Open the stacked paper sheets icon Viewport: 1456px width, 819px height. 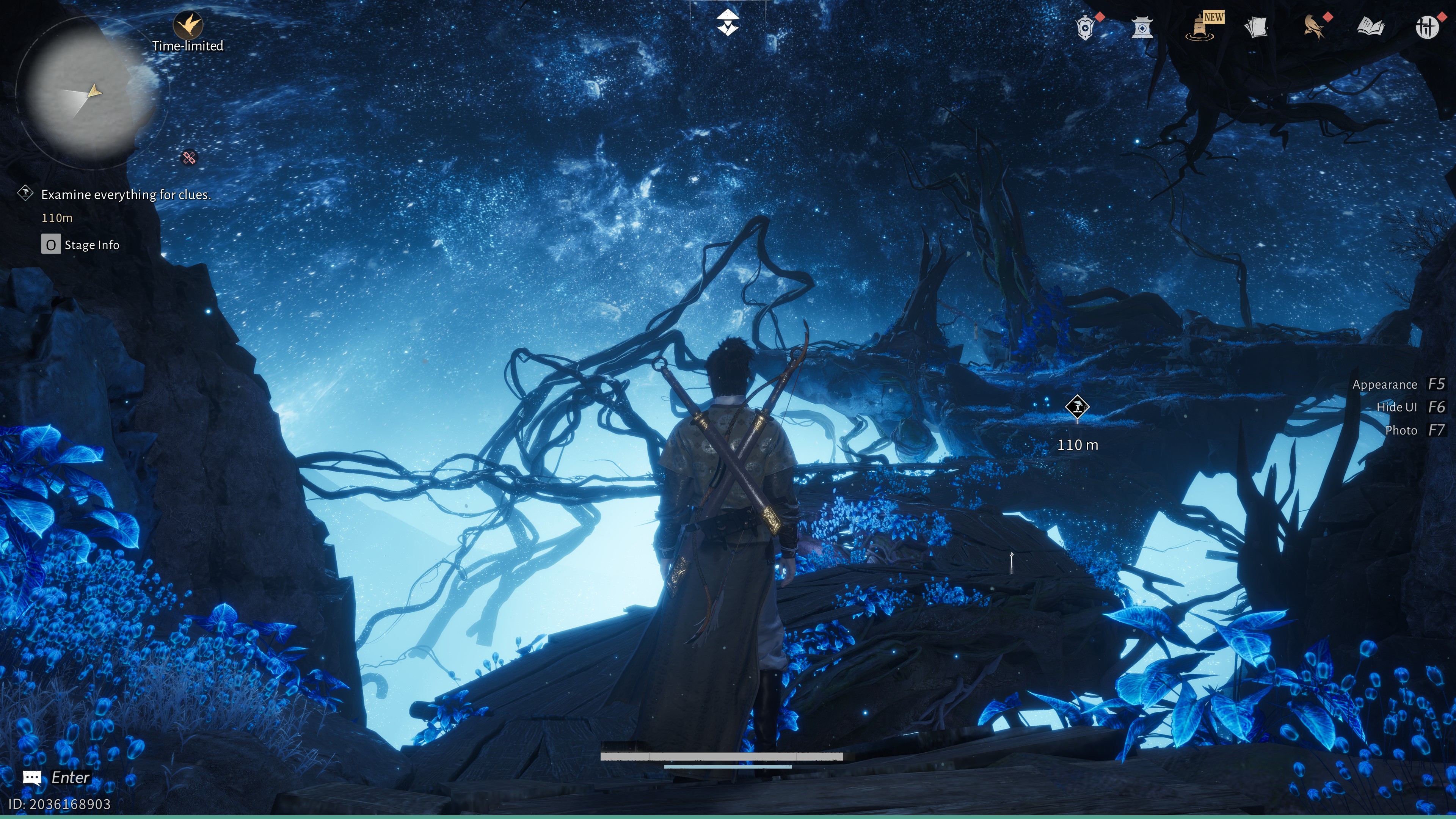[x=1256, y=27]
